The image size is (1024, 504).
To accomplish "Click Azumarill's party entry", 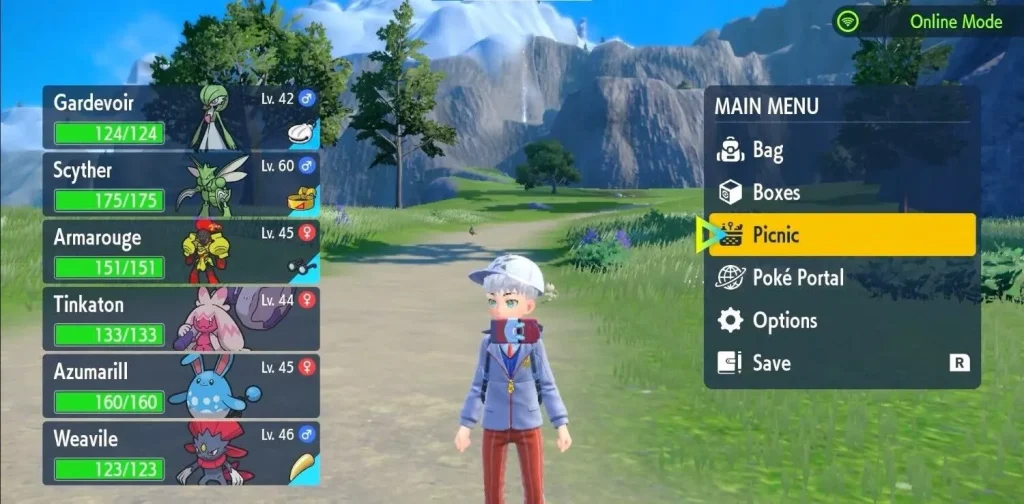I will 180,386.
